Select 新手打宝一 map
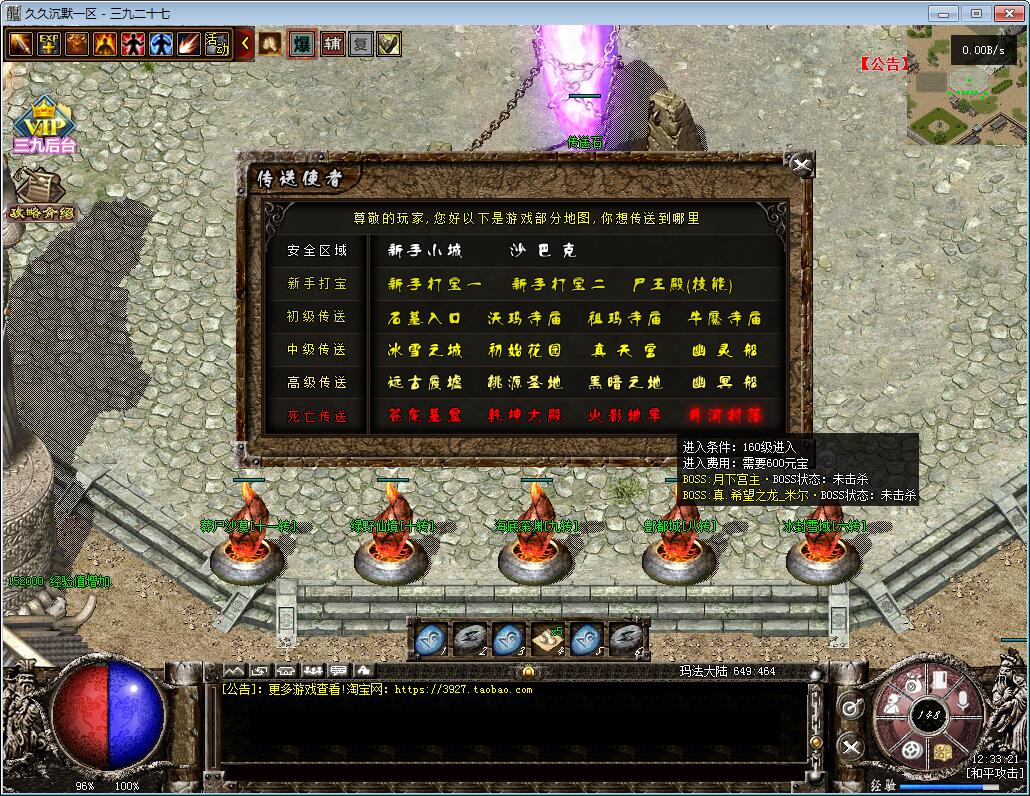The image size is (1030, 796). [x=434, y=285]
